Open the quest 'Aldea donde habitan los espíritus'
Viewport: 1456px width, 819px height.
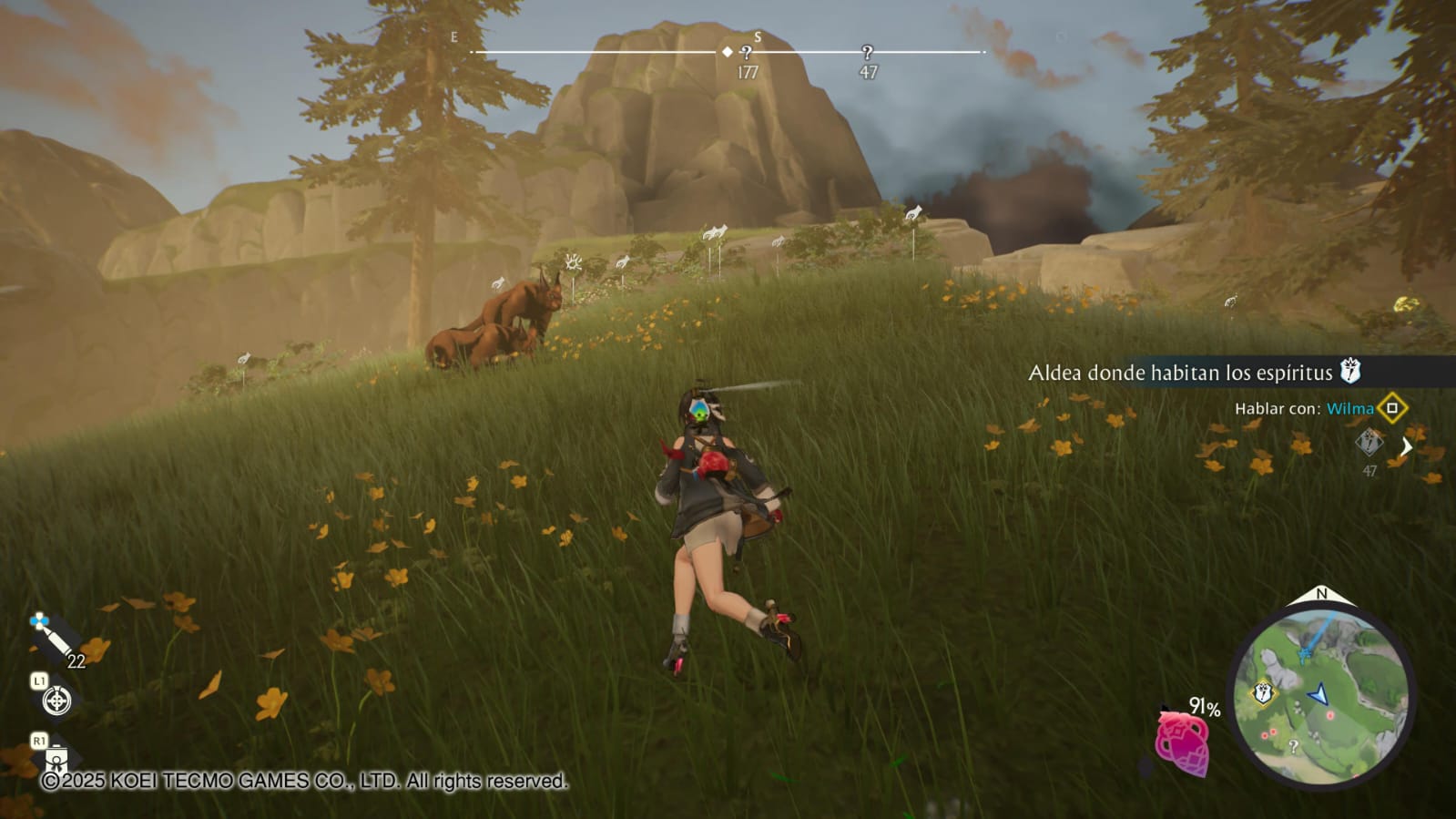tap(1181, 373)
